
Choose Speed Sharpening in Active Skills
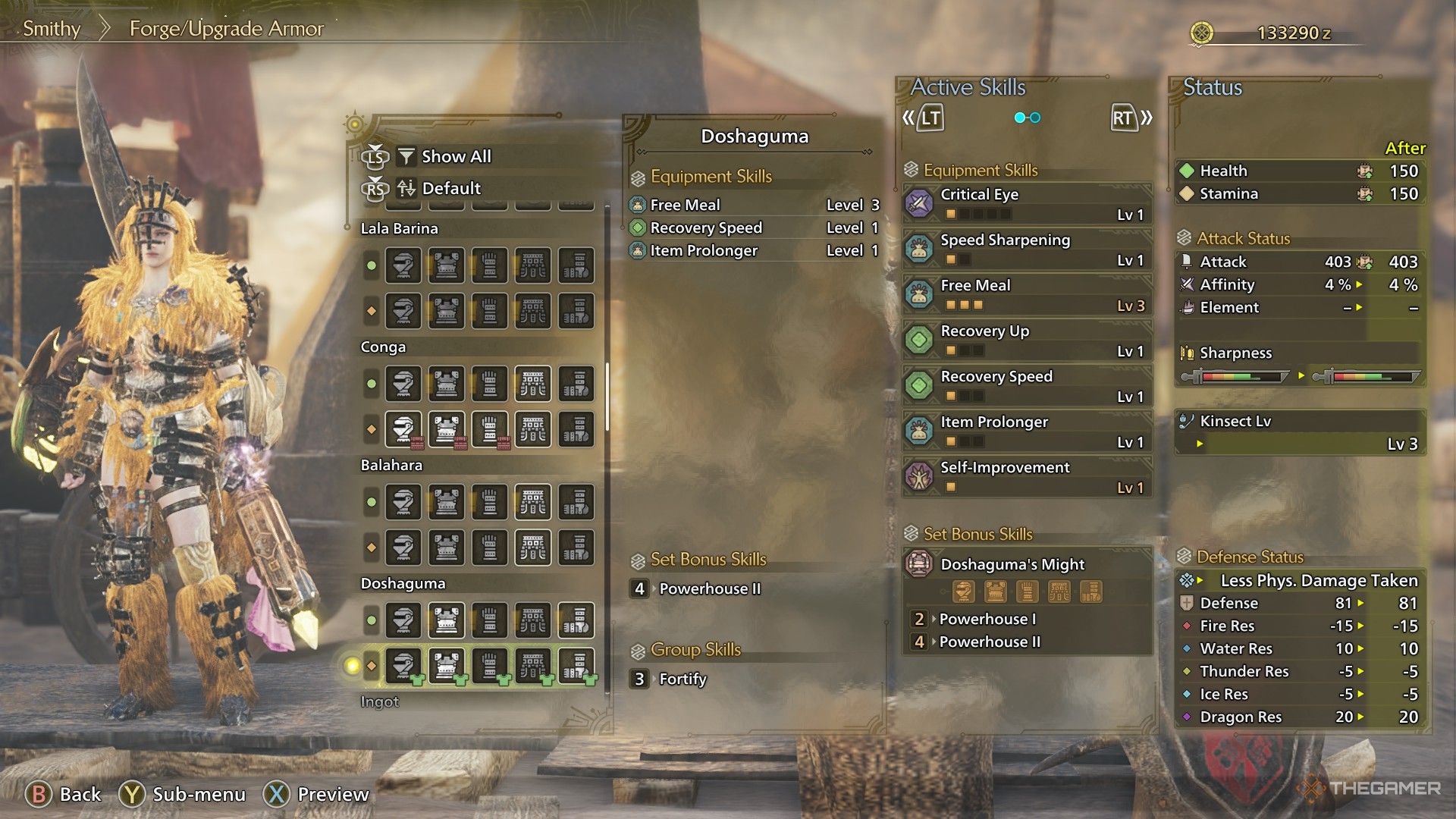tap(1027, 249)
